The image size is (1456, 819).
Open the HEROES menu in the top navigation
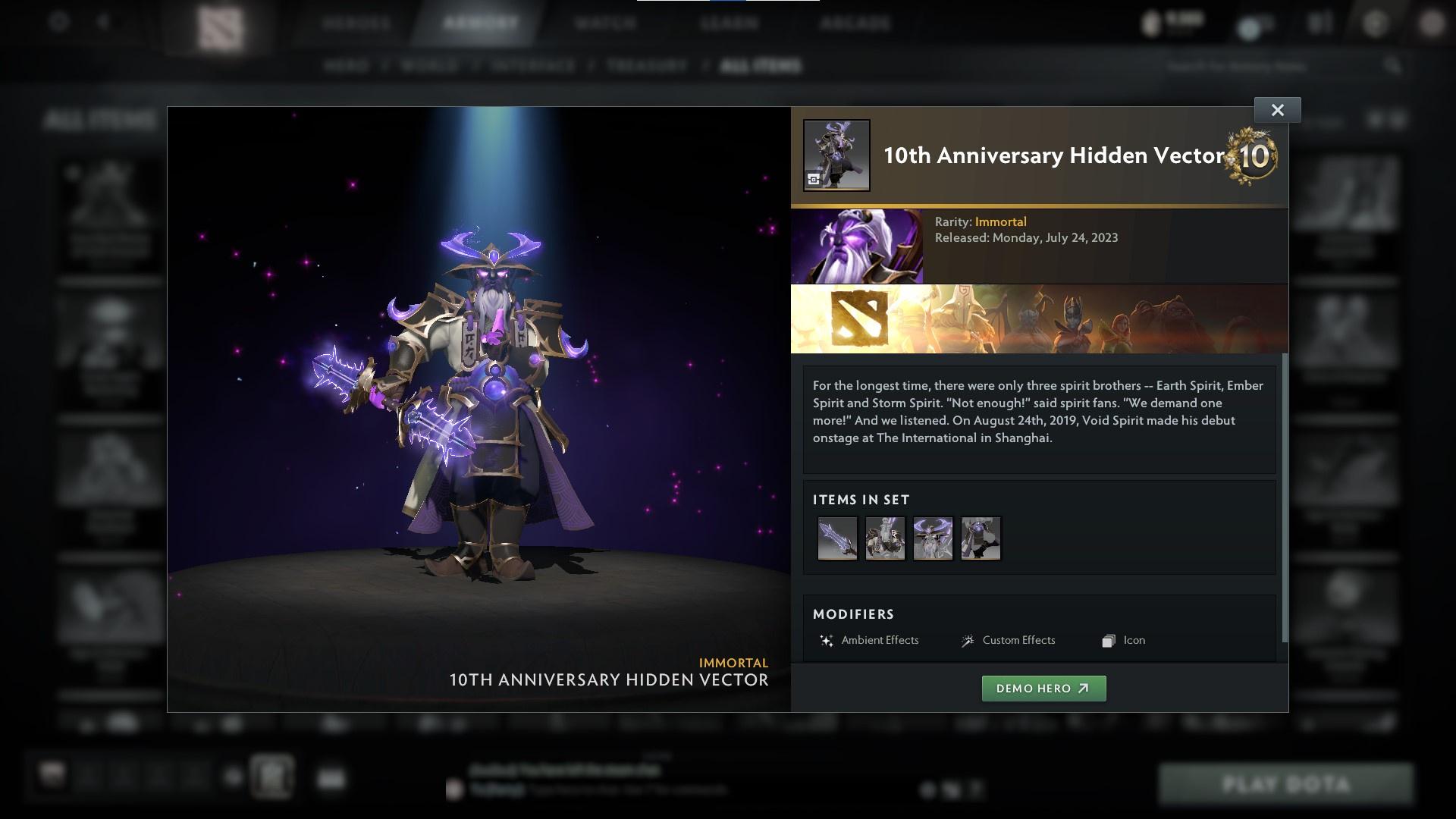pyautogui.click(x=357, y=23)
